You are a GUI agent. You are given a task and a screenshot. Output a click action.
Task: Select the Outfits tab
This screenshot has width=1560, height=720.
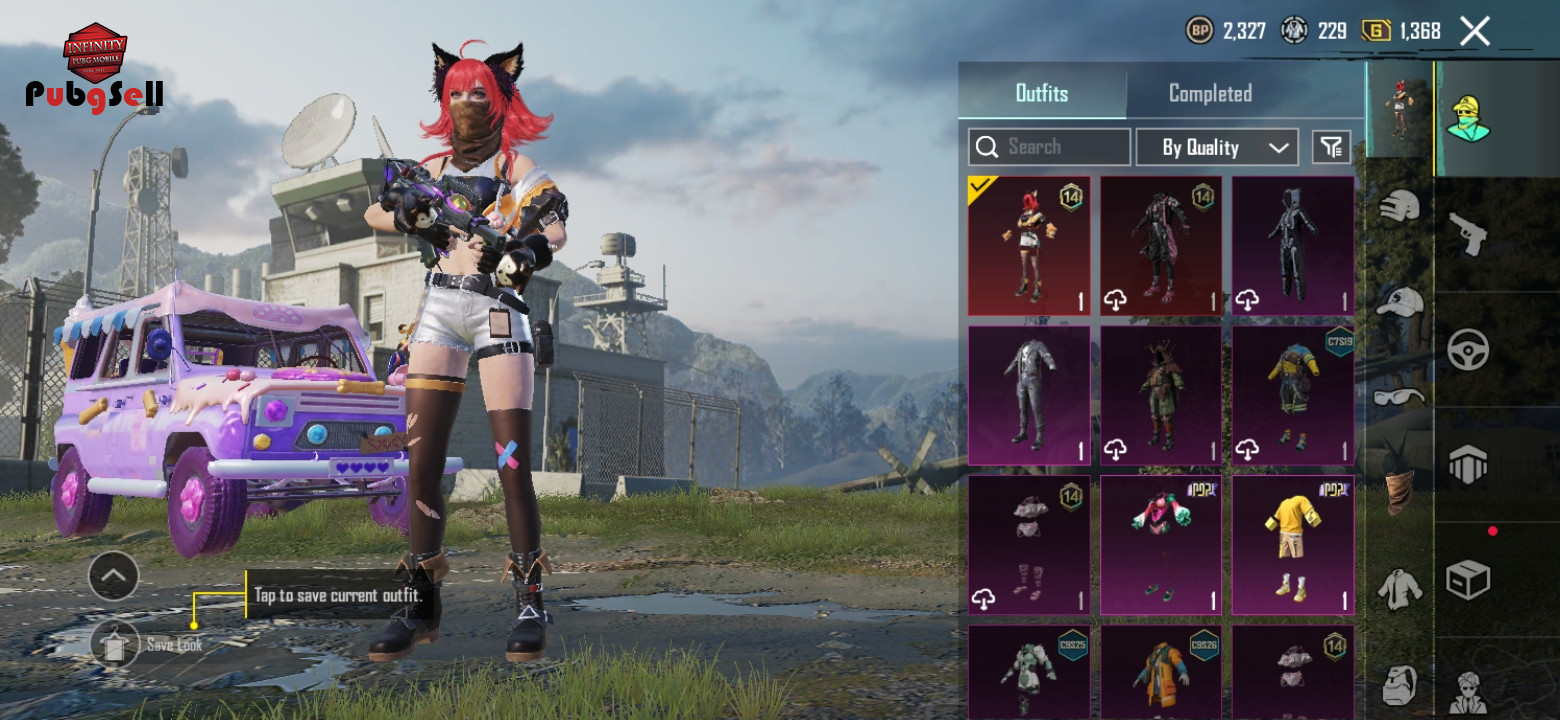pyautogui.click(x=1042, y=94)
